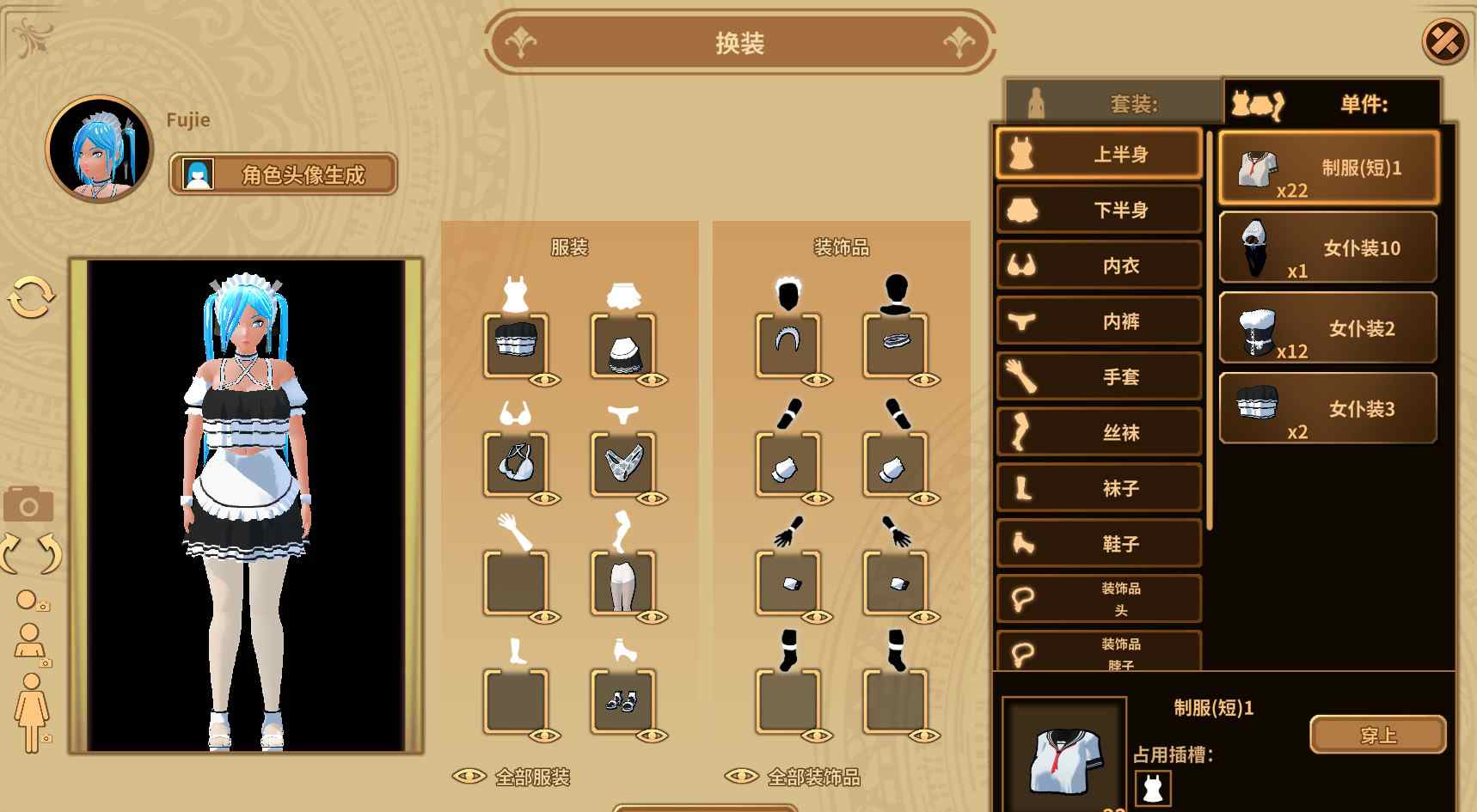
Task: Open the 手套 gloves category
Action: point(1099,376)
